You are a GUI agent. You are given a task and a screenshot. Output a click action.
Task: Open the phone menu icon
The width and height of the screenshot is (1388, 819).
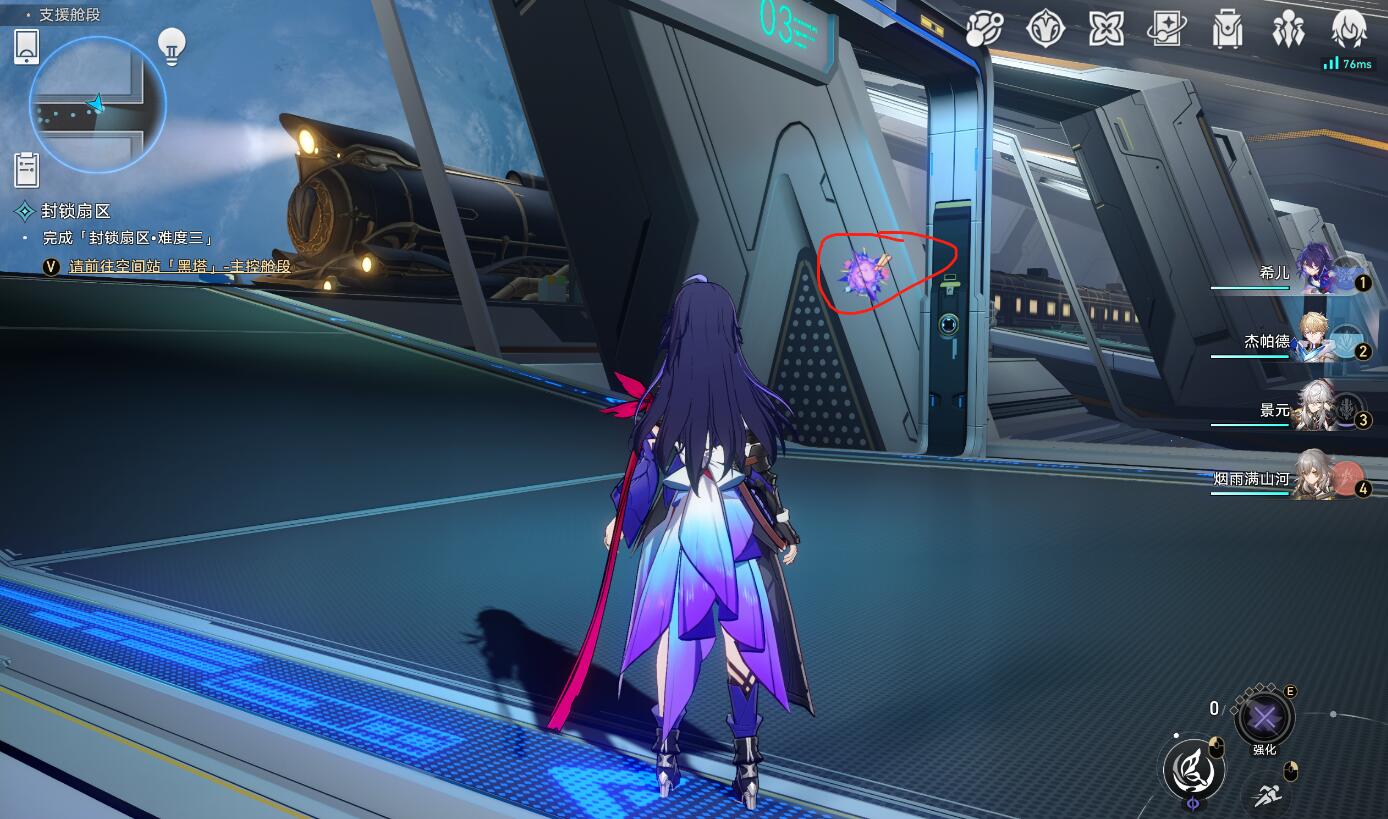click(x=27, y=46)
